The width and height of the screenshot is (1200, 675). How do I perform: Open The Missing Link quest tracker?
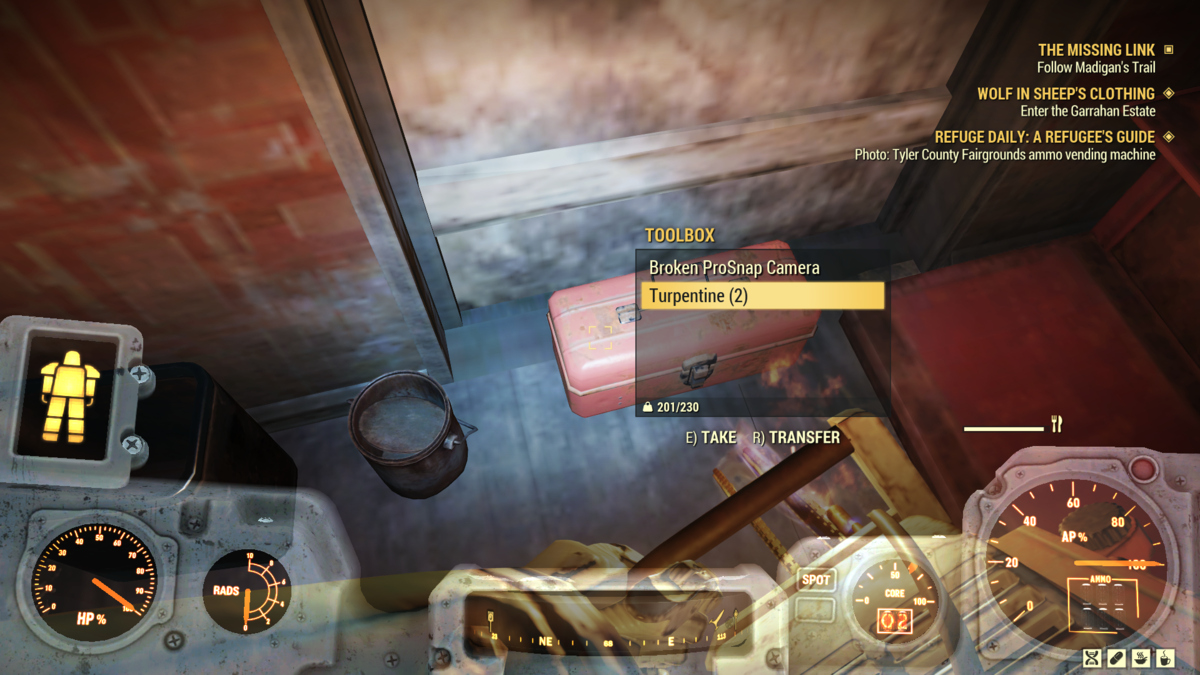point(1096,50)
